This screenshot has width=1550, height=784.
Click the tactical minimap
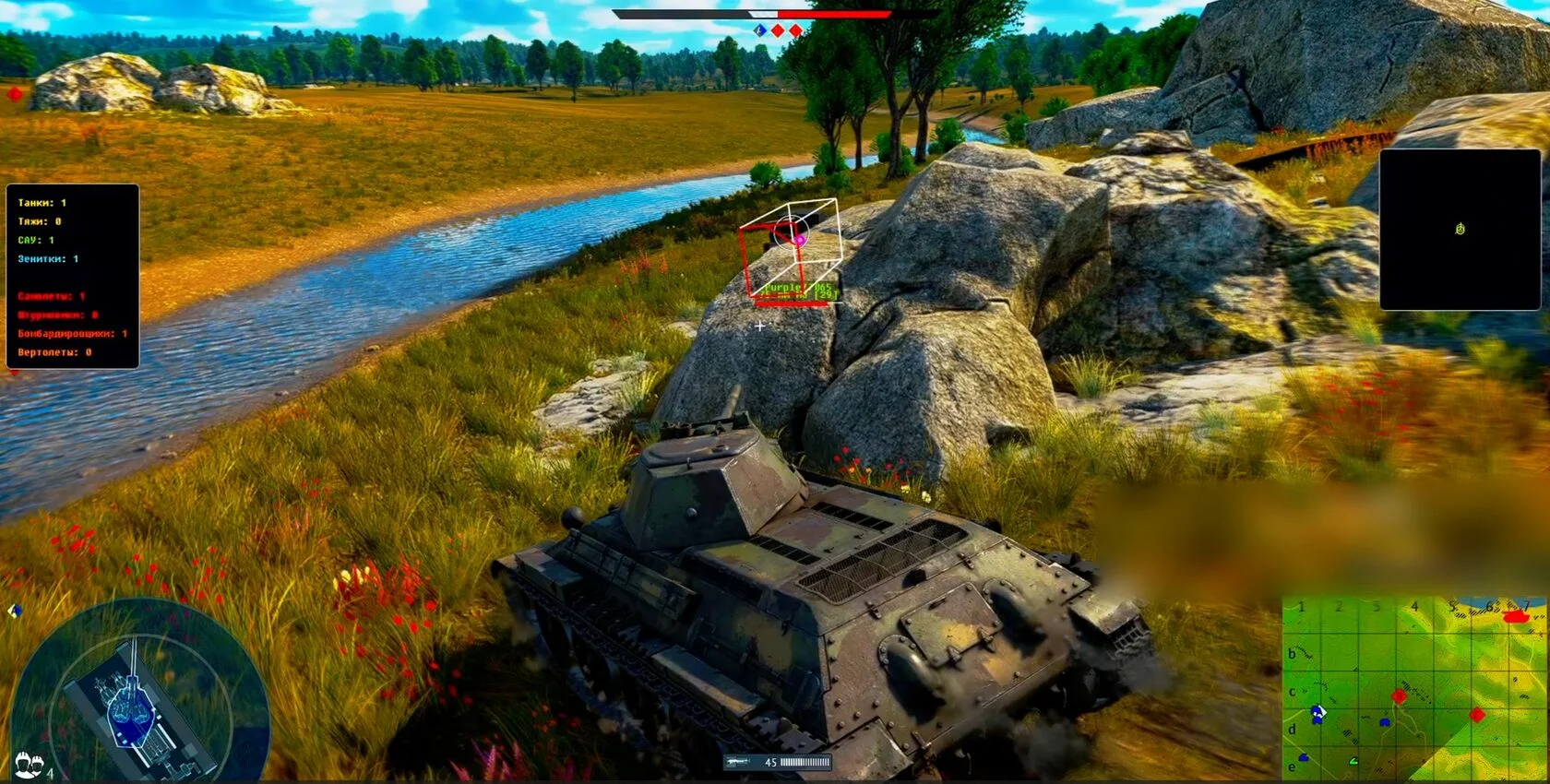tap(1414, 688)
